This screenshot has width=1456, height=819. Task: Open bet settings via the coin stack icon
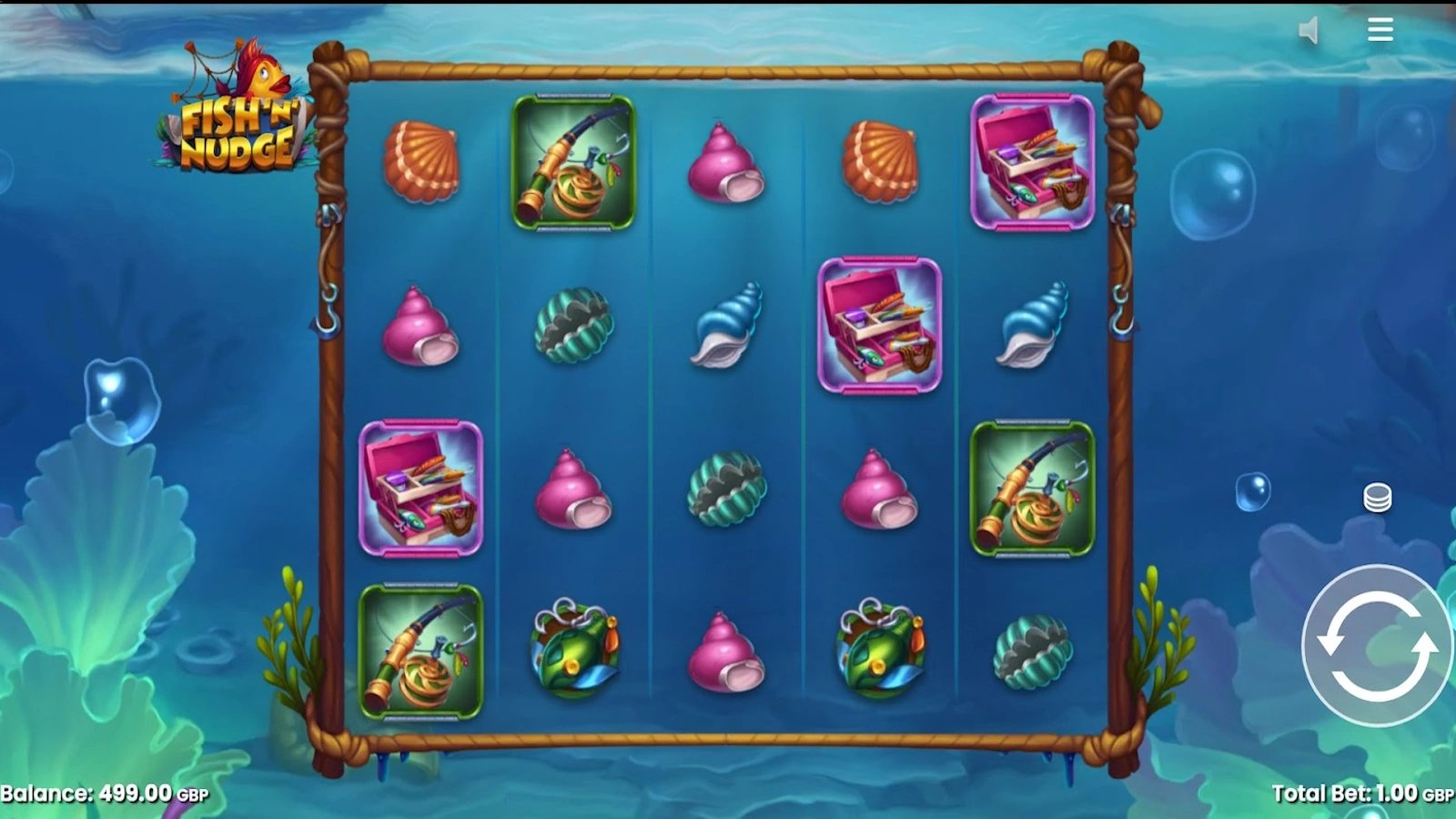1376,497
